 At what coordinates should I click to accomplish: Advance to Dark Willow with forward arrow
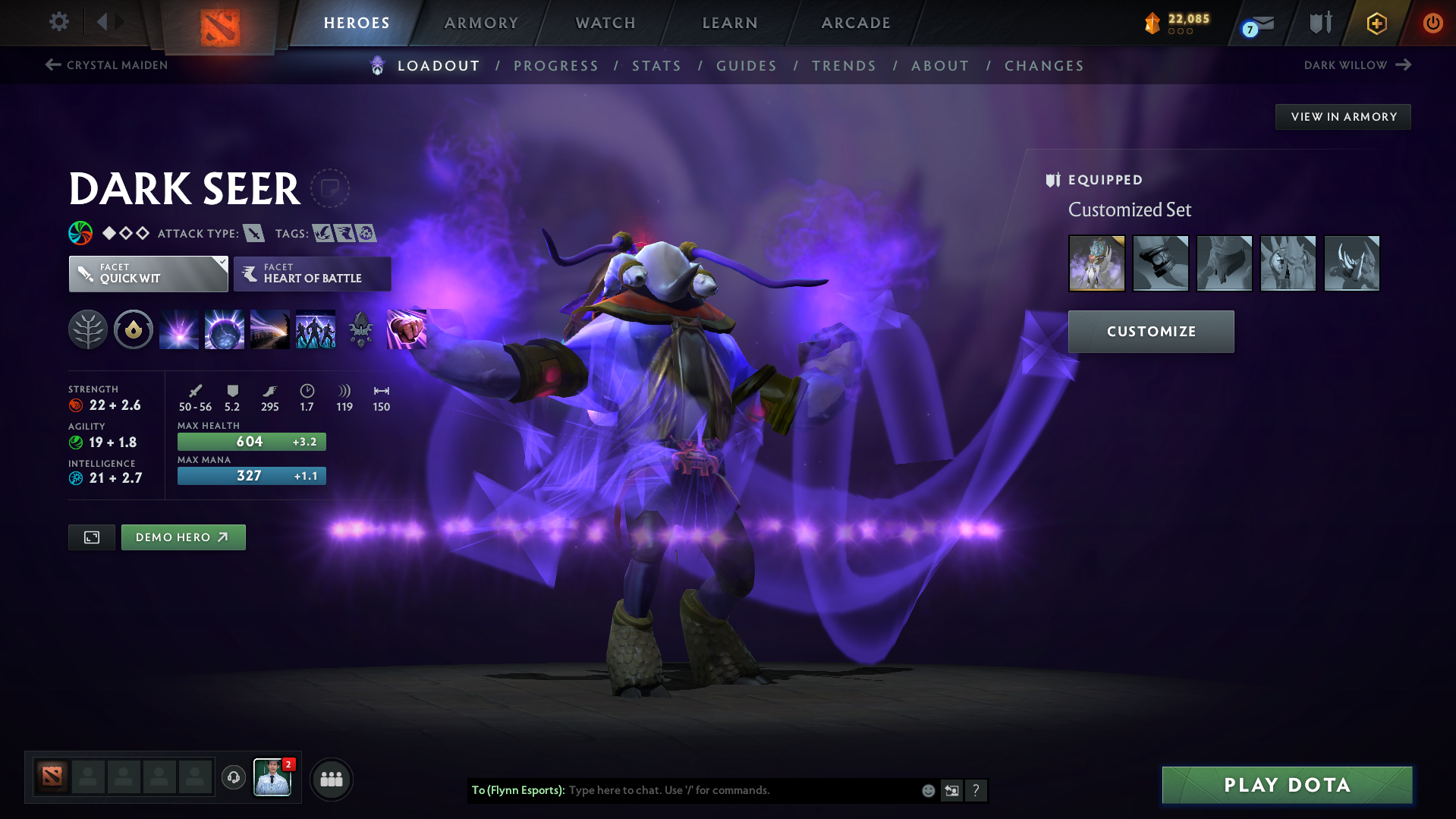pos(1404,65)
